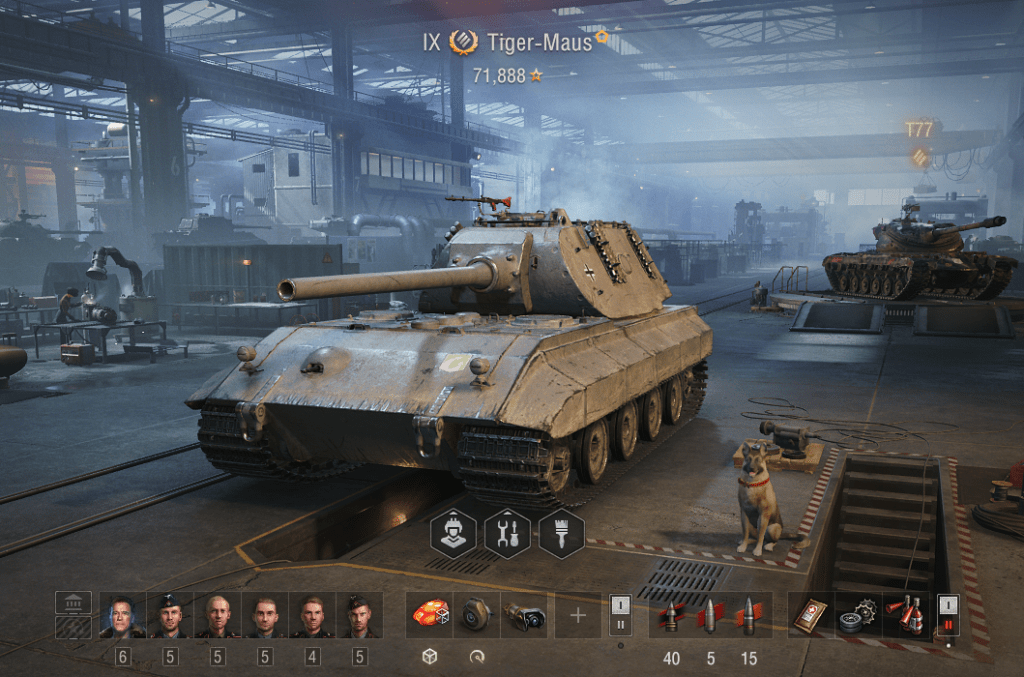Screen dimensions: 1024x677
Task: Open the paintbrush exterior customization button
Action: pos(561,534)
